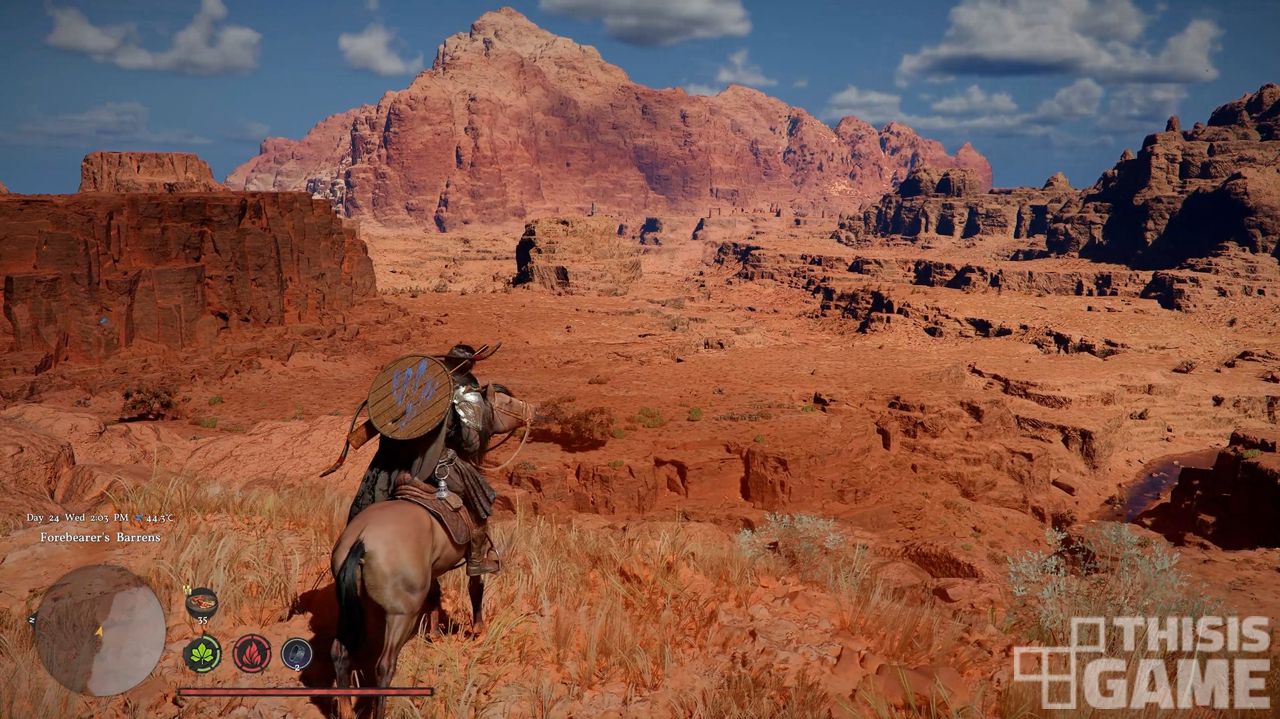Select the green leaf status icon

pyautogui.click(x=202, y=654)
